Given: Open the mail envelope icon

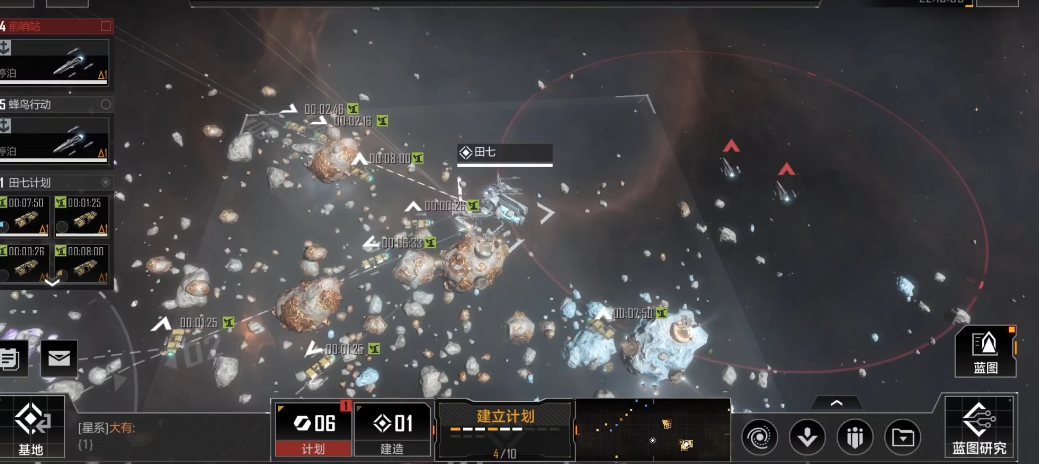Looking at the screenshot, I should point(59,357).
